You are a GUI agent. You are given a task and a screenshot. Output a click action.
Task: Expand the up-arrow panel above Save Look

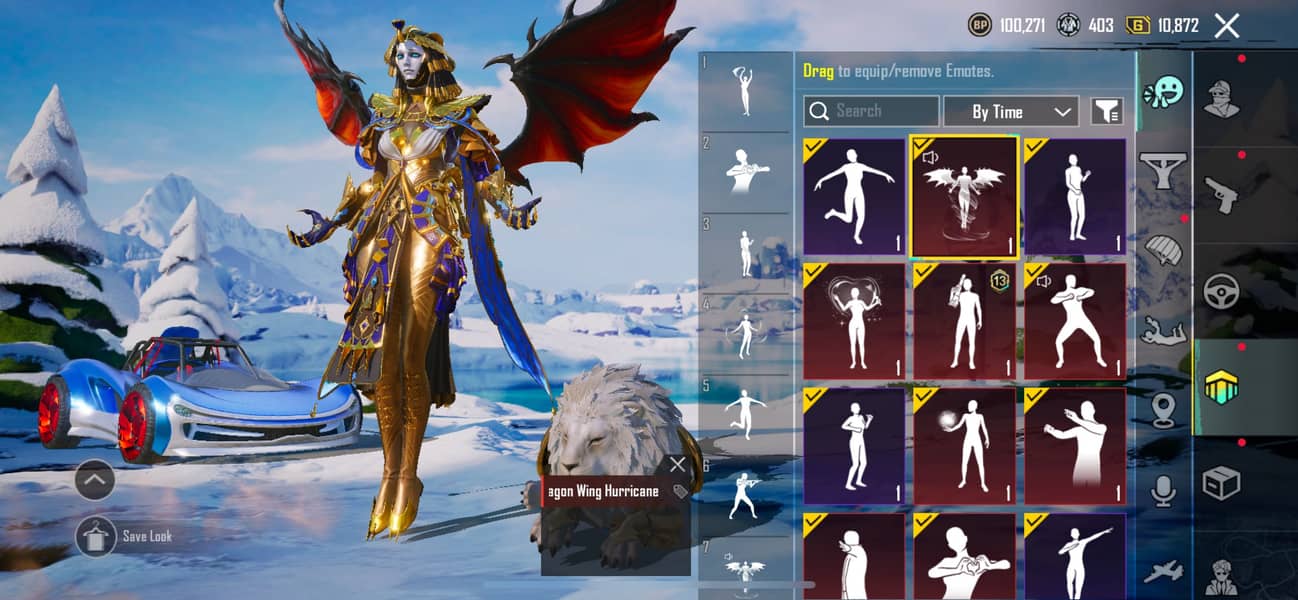[x=95, y=481]
